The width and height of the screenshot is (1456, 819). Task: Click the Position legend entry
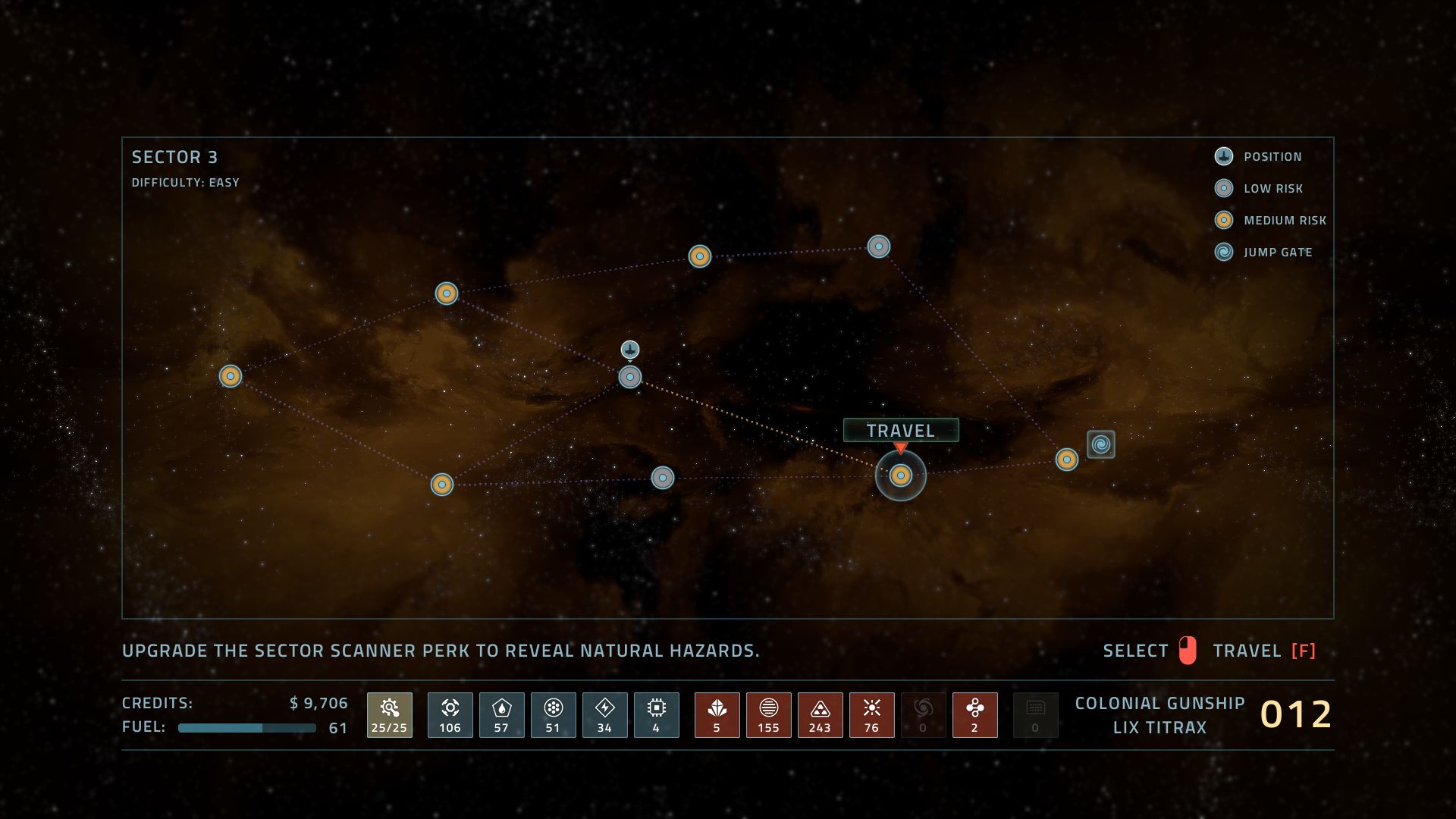[1272, 157]
